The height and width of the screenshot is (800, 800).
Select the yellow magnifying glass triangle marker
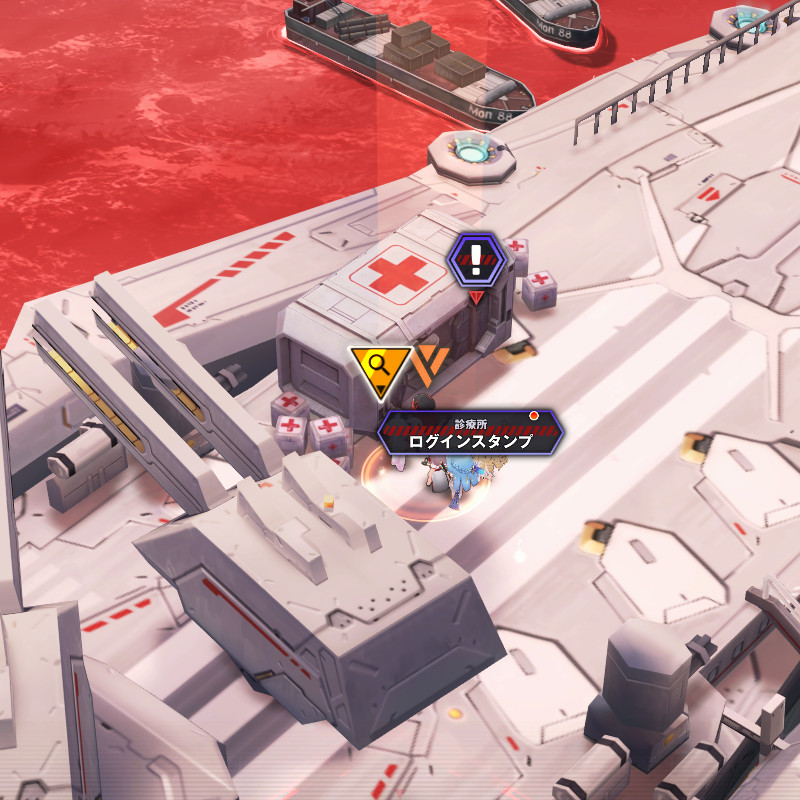tap(379, 366)
